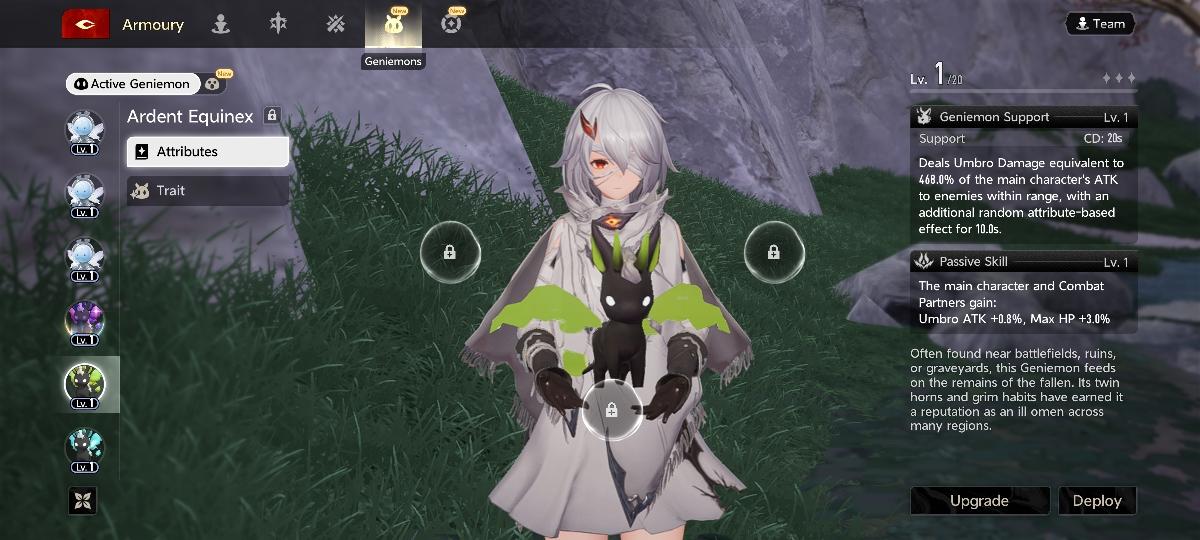Choose the cyan-winged black Geniemon thumbnail

[x=85, y=448]
